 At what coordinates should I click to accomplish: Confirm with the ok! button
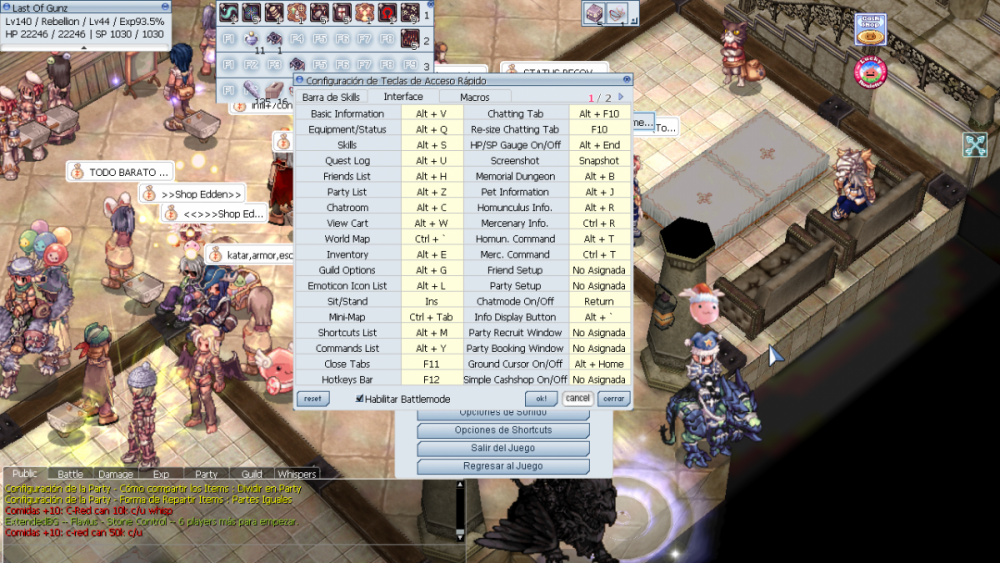point(540,398)
